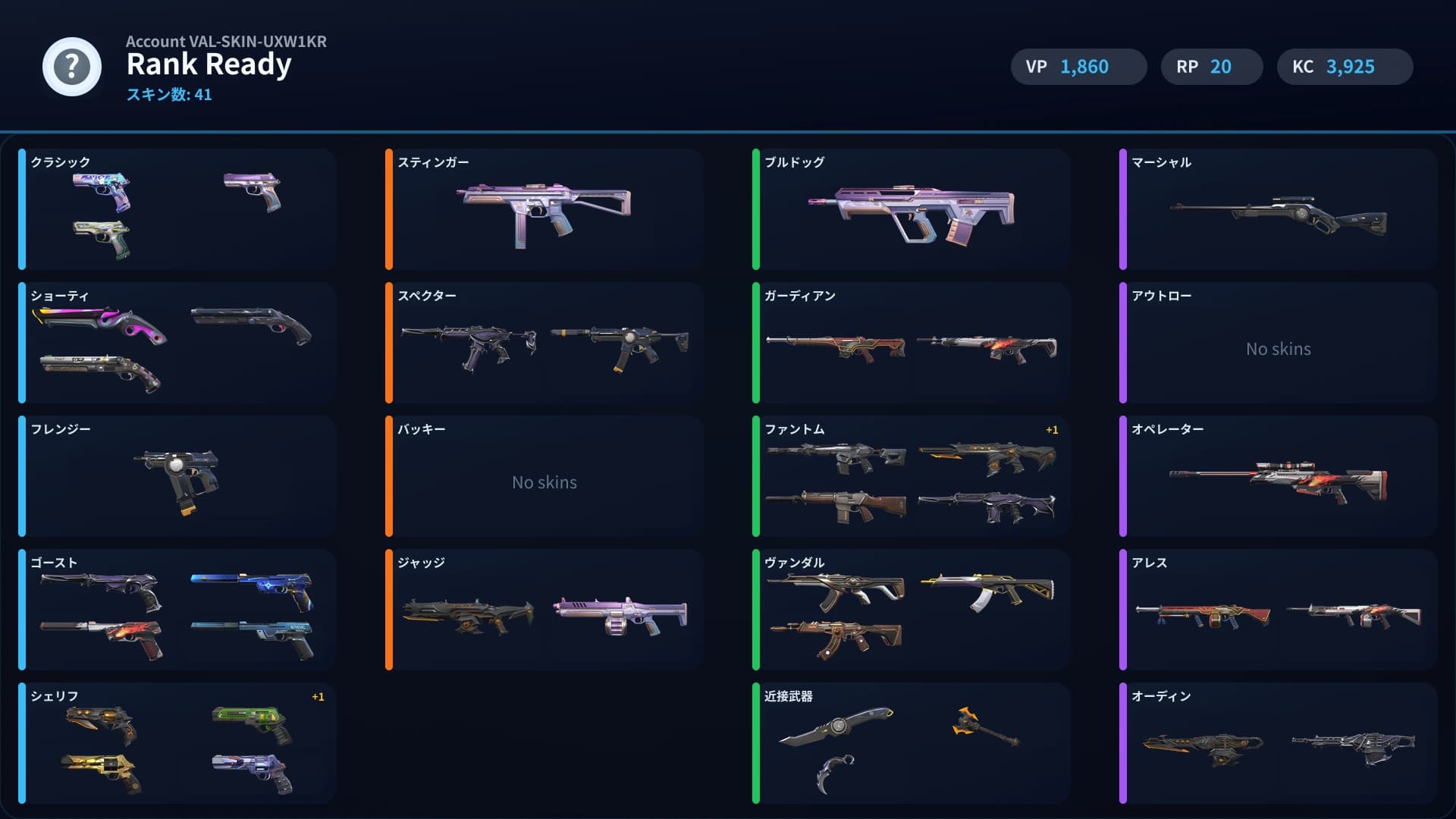Click the KC 3,925 currency badge
1456x819 pixels.
1345,67
